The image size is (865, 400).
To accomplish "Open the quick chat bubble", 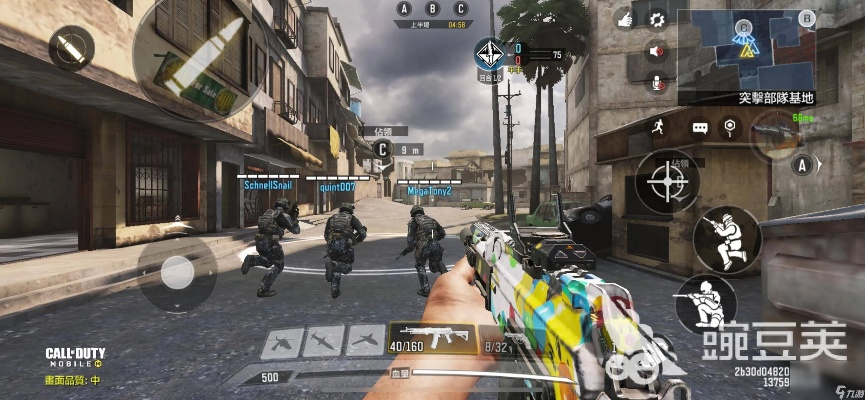I will click(699, 128).
